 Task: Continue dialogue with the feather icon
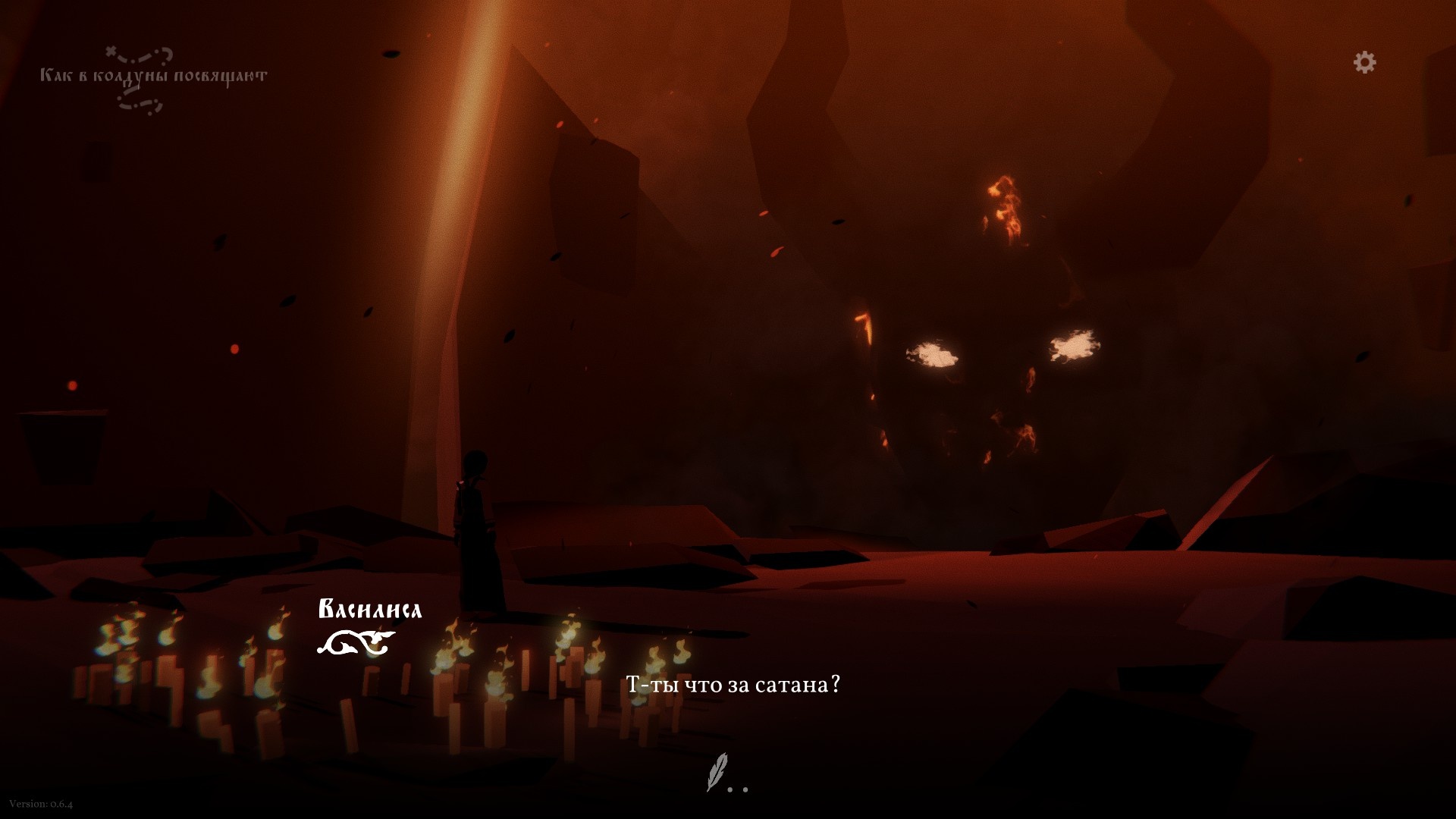[717, 772]
